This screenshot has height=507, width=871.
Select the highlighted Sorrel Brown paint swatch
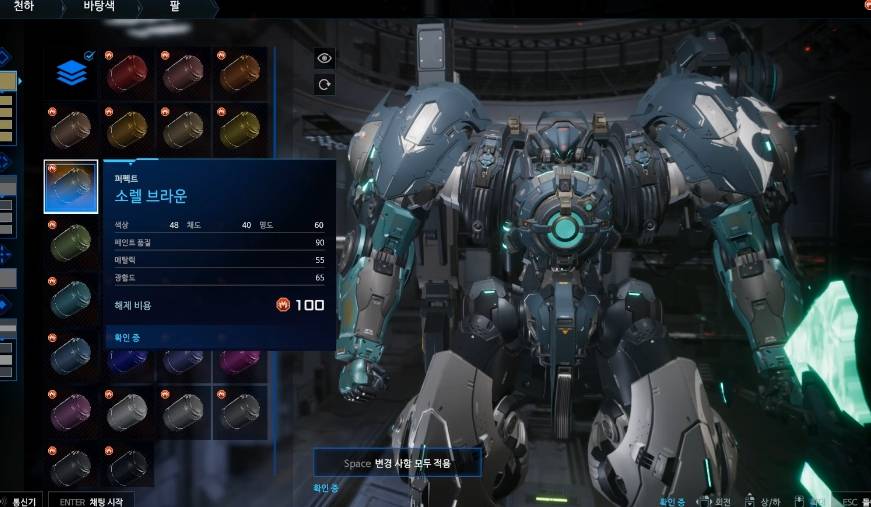(x=71, y=186)
